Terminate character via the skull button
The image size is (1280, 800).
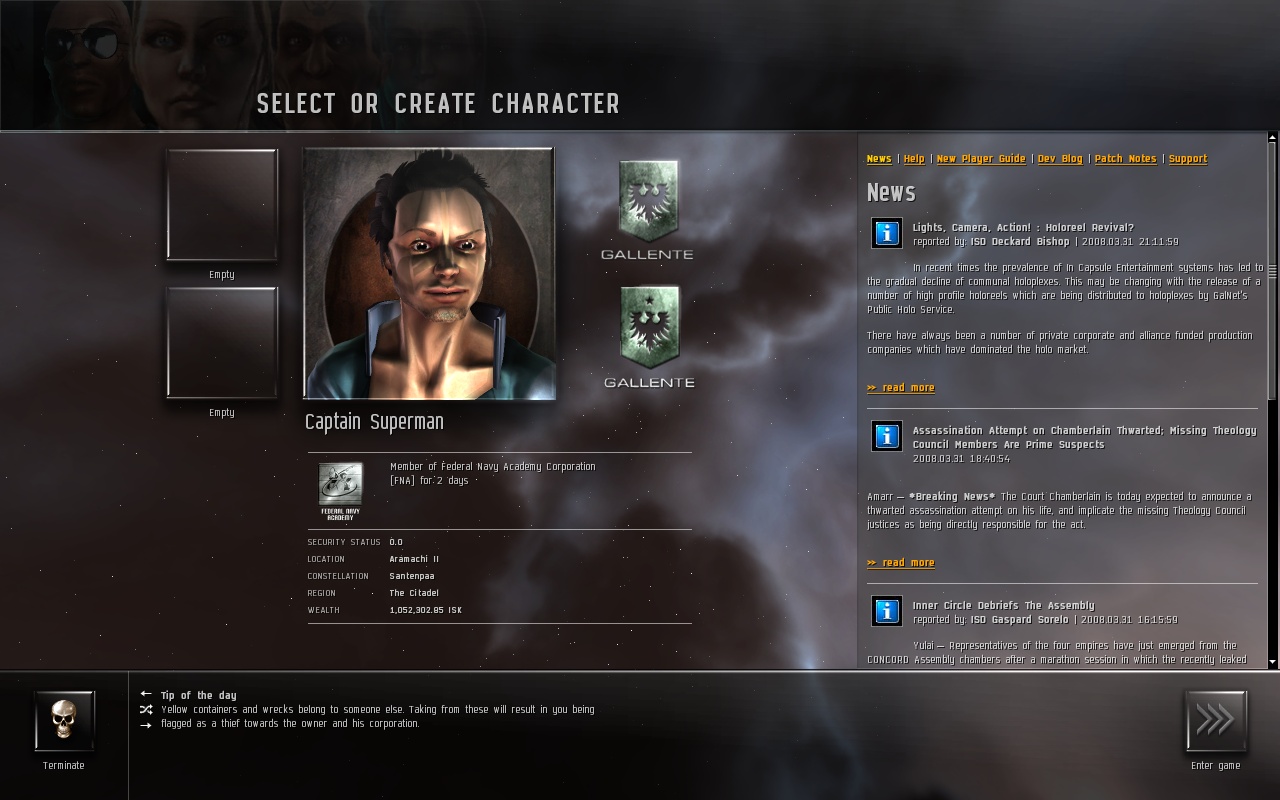[64, 721]
